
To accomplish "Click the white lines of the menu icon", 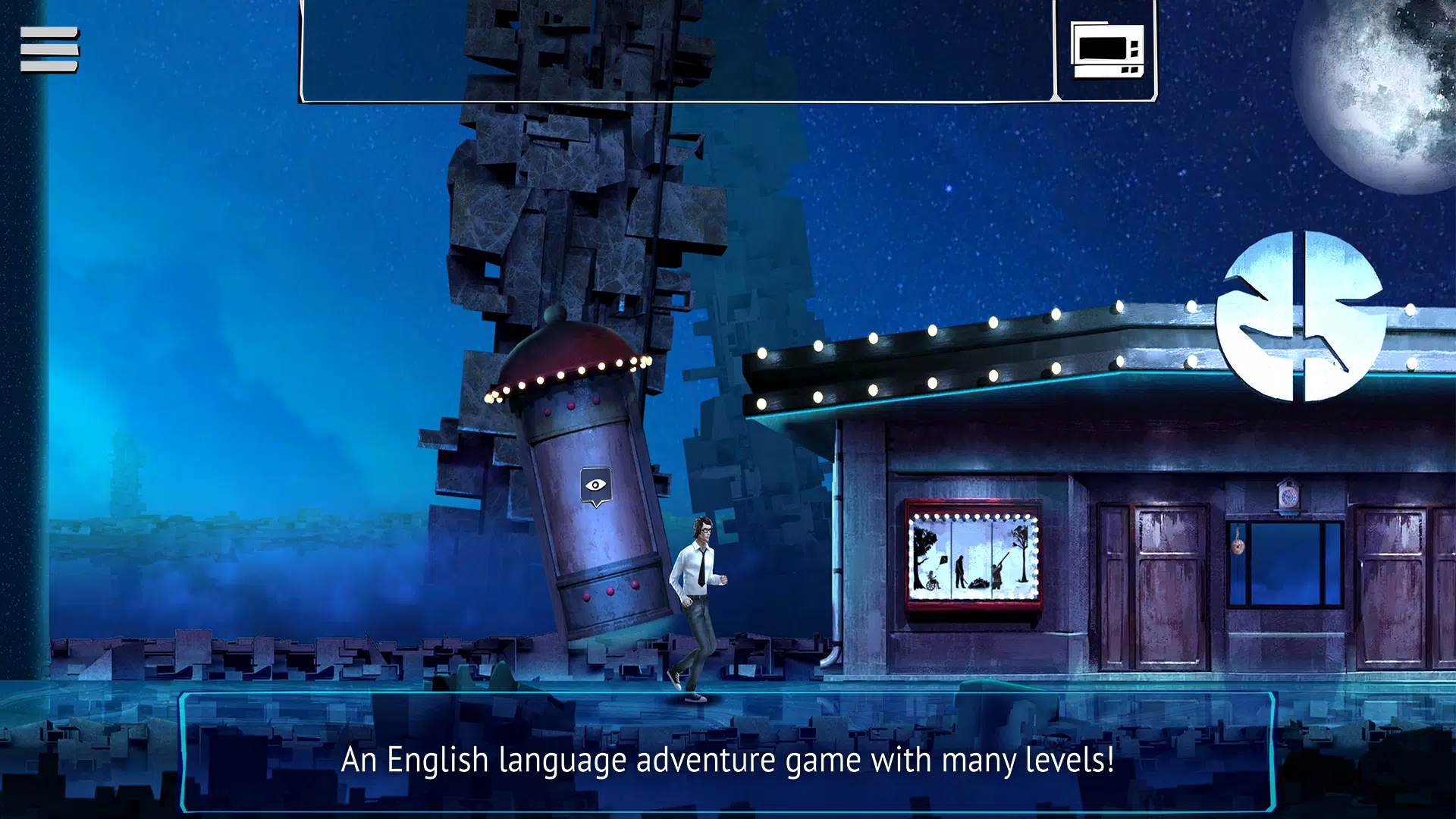I will (x=47, y=49).
